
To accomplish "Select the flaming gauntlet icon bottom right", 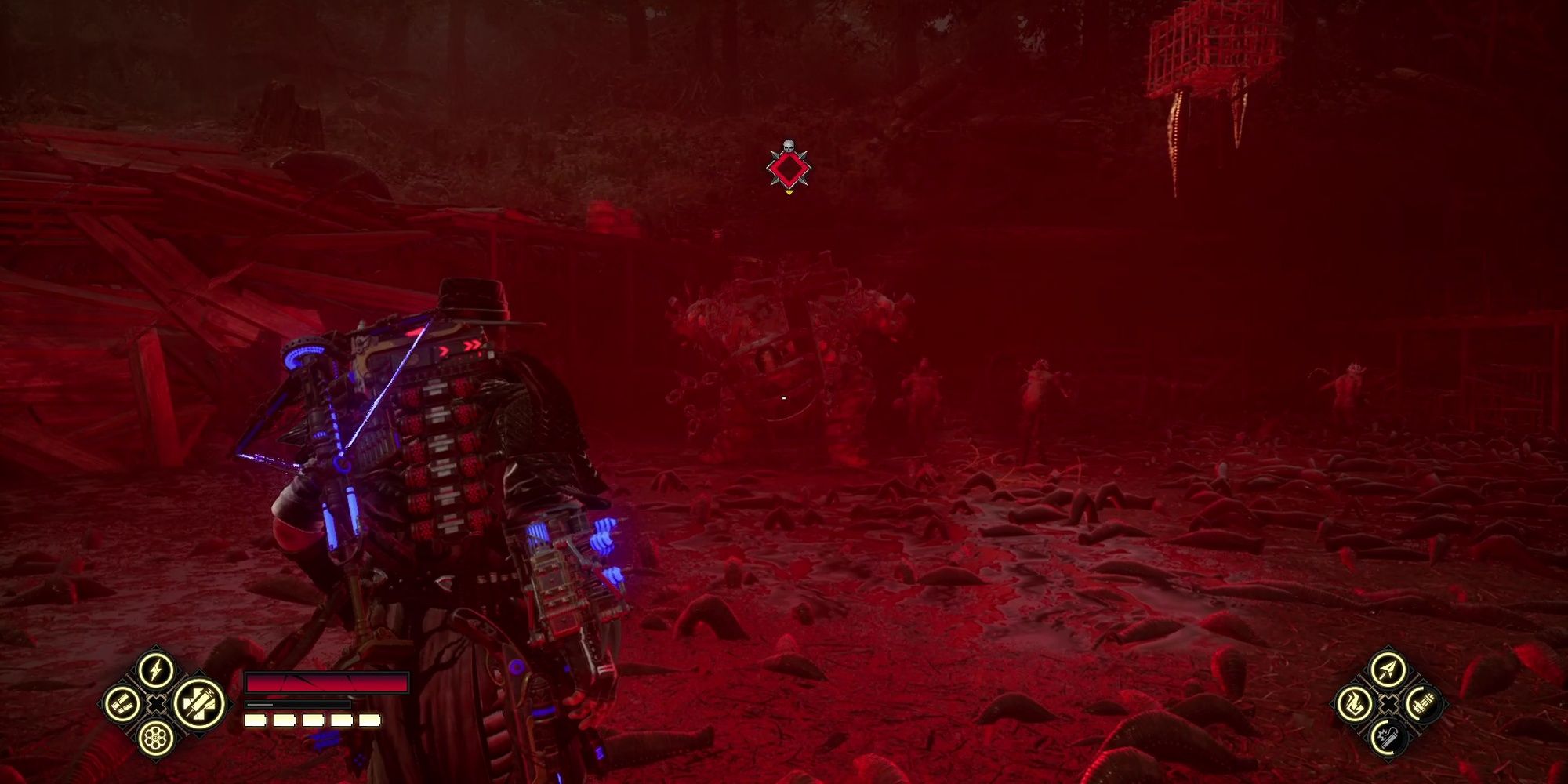I will pyautogui.click(x=1355, y=705).
